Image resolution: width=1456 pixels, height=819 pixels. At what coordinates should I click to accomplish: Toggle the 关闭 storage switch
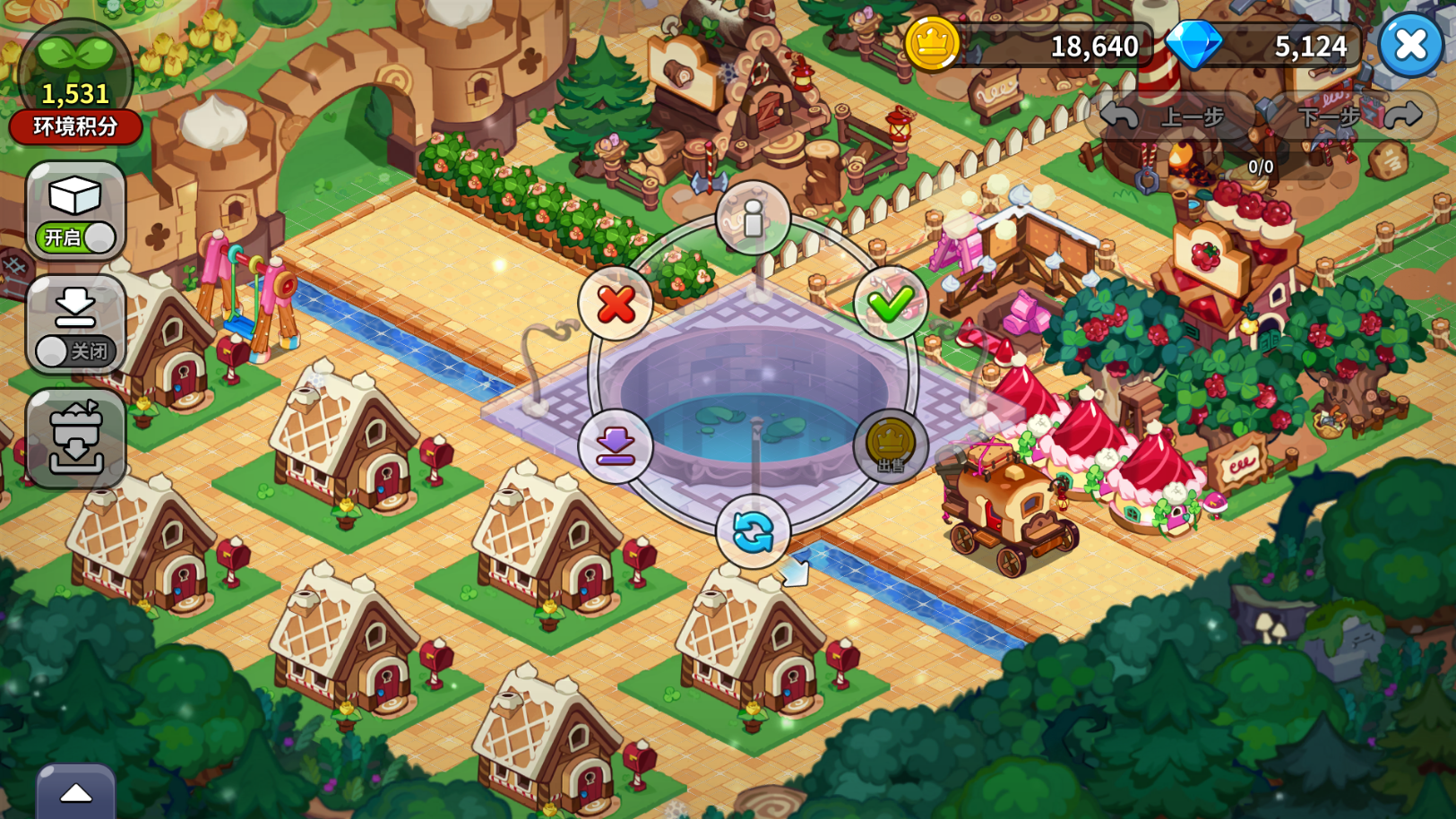click(76, 350)
